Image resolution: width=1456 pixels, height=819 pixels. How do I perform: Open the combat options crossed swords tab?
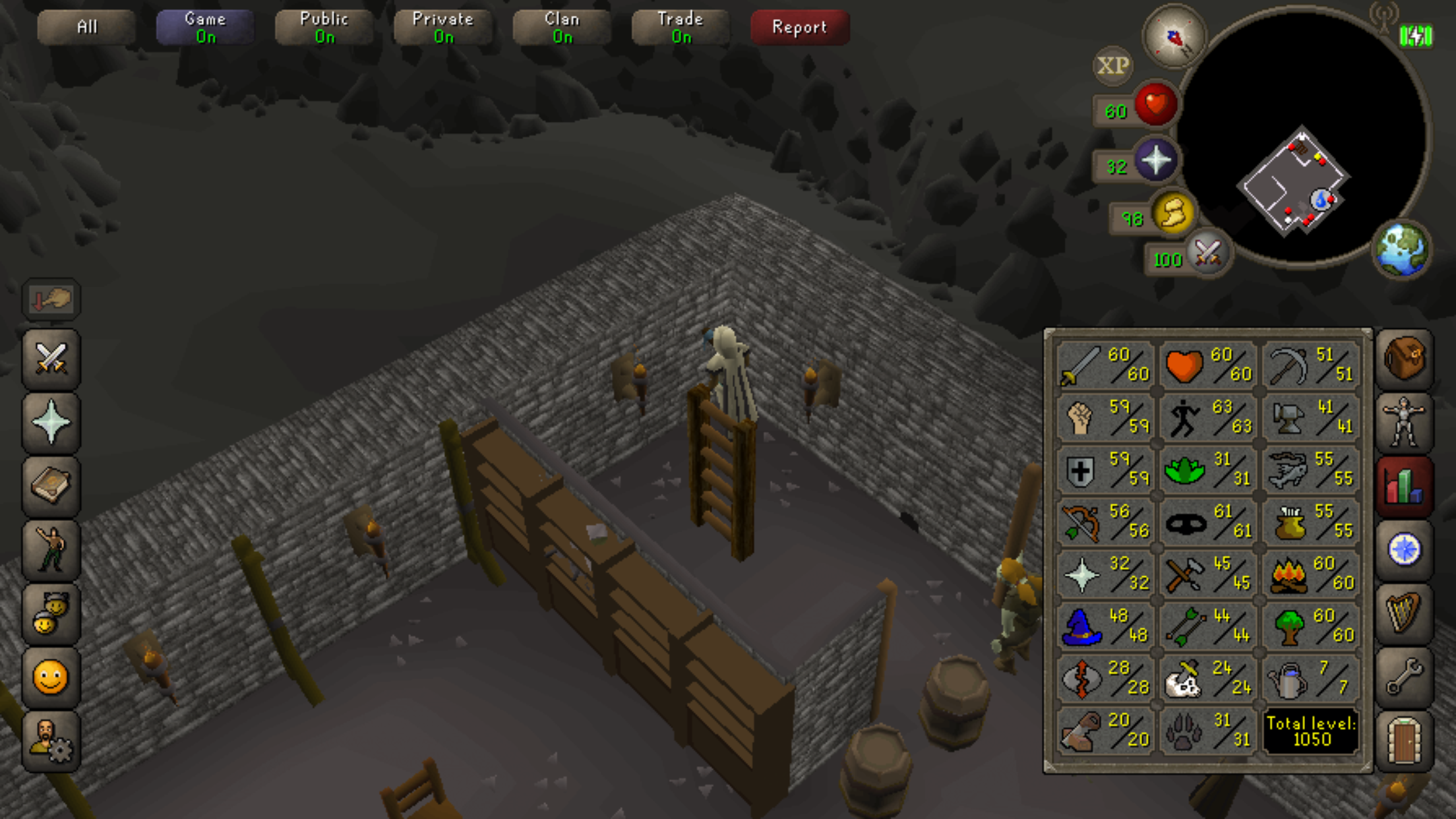(x=51, y=359)
